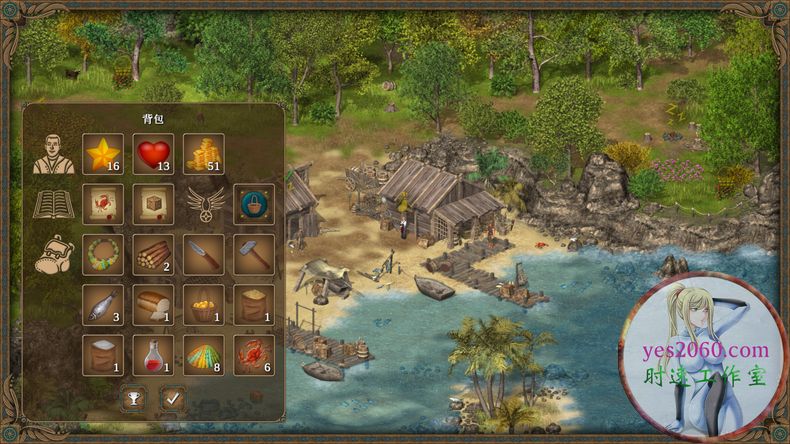Select the crate recipe scroll
The image size is (790, 444).
coord(153,204)
